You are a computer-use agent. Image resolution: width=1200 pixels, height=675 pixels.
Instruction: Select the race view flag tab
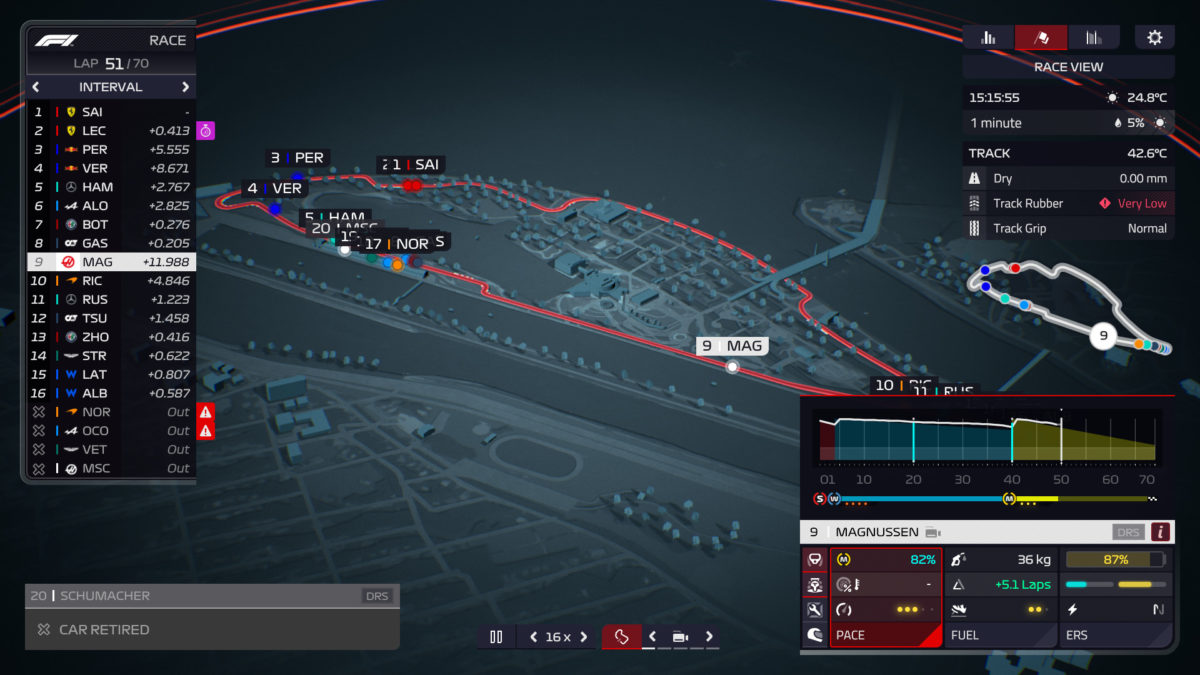1041,38
